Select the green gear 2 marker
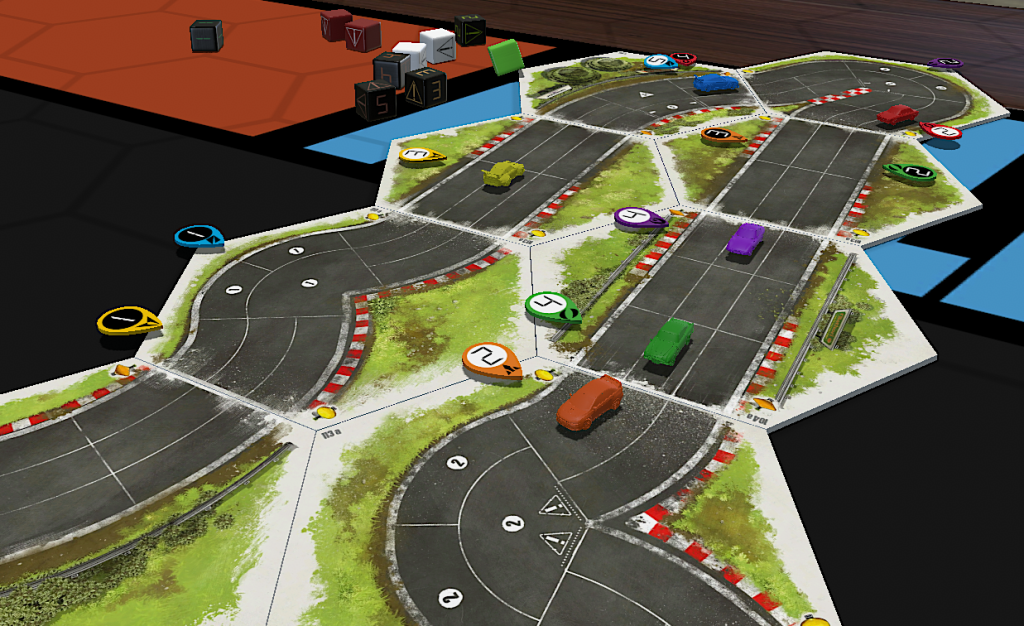Image resolution: width=1024 pixels, height=626 pixels. click(x=910, y=172)
